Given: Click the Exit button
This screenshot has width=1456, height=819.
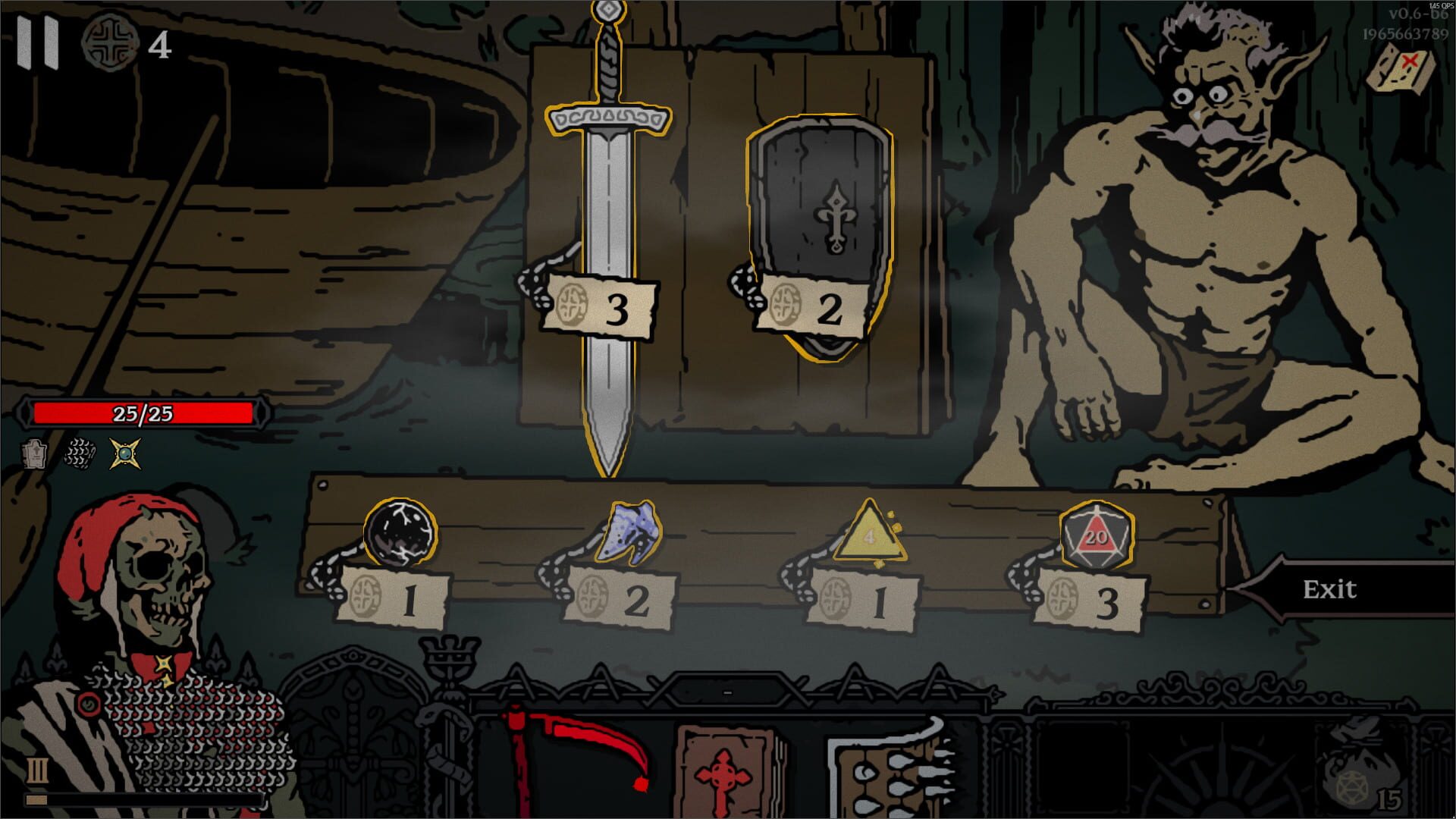Looking at the screenshot, I should (x=1331, y=588).
